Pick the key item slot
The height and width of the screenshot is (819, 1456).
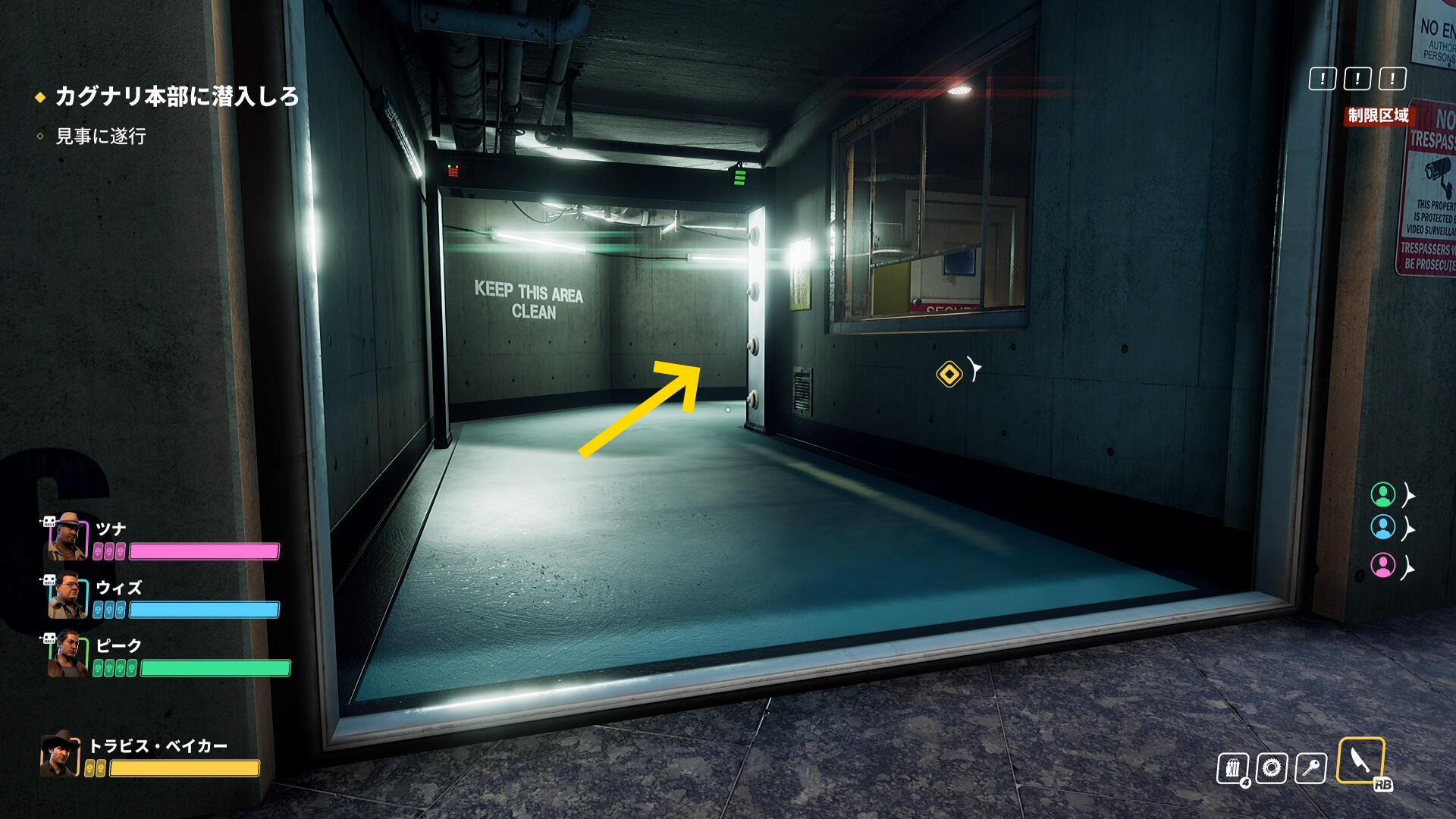pyautogui.click(x=1310, y=768)
